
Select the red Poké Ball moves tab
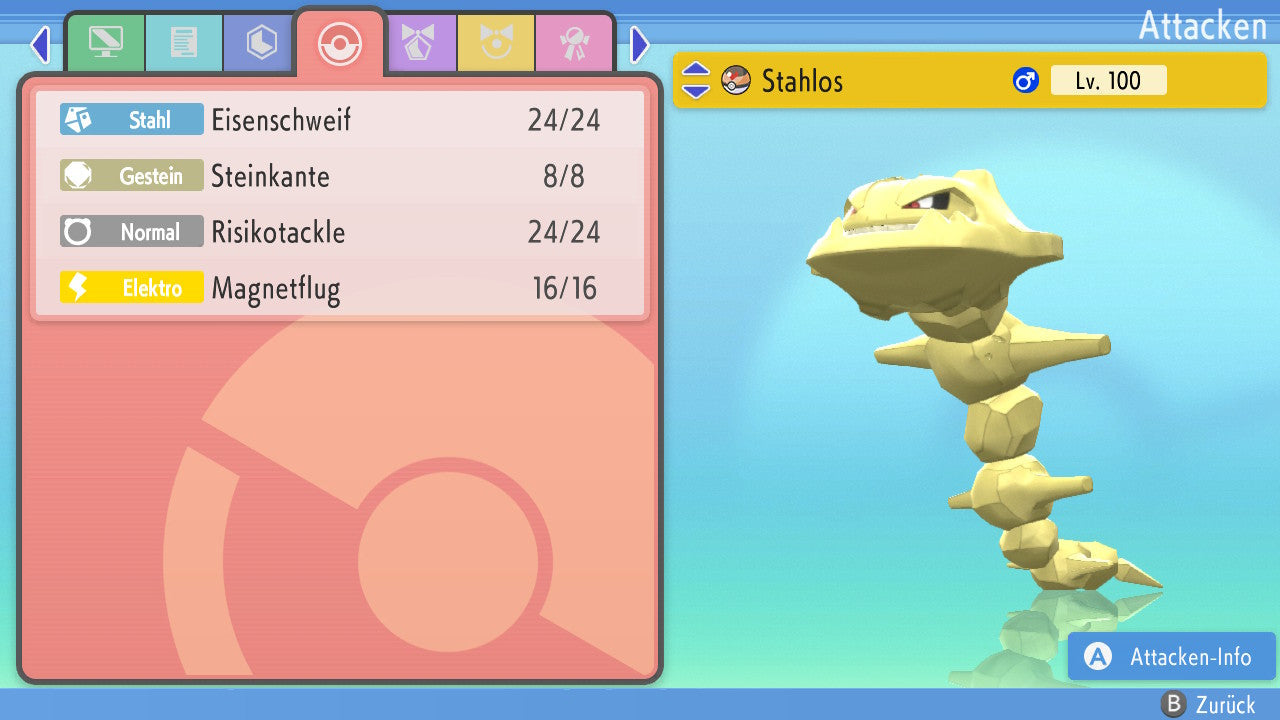point(339,44)
